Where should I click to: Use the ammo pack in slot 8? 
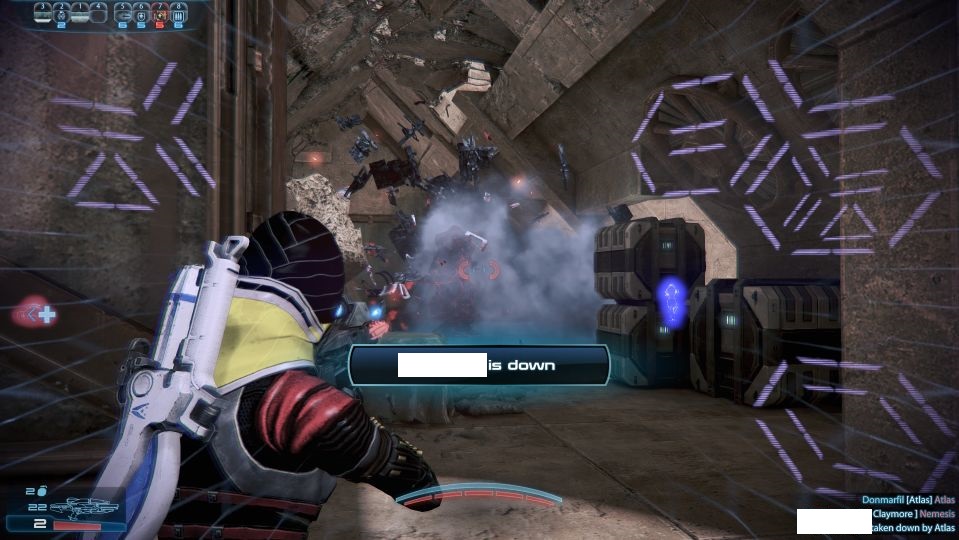179,13
